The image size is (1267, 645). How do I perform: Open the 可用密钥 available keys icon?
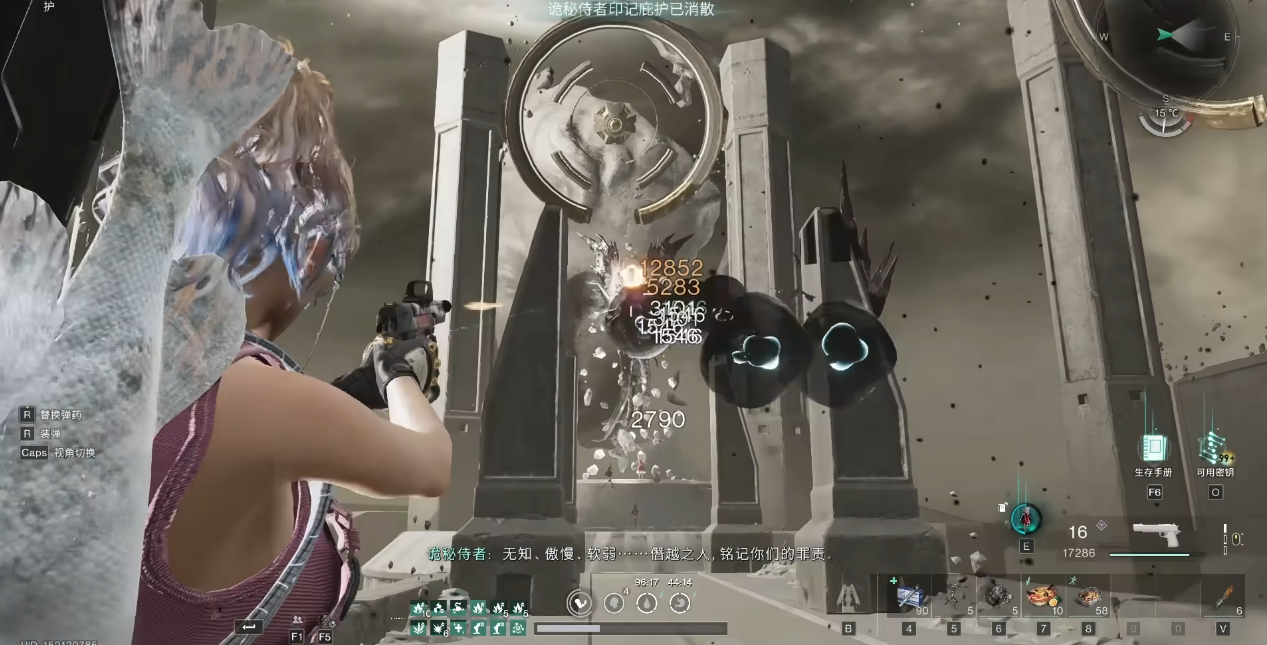pos(1214,448)
